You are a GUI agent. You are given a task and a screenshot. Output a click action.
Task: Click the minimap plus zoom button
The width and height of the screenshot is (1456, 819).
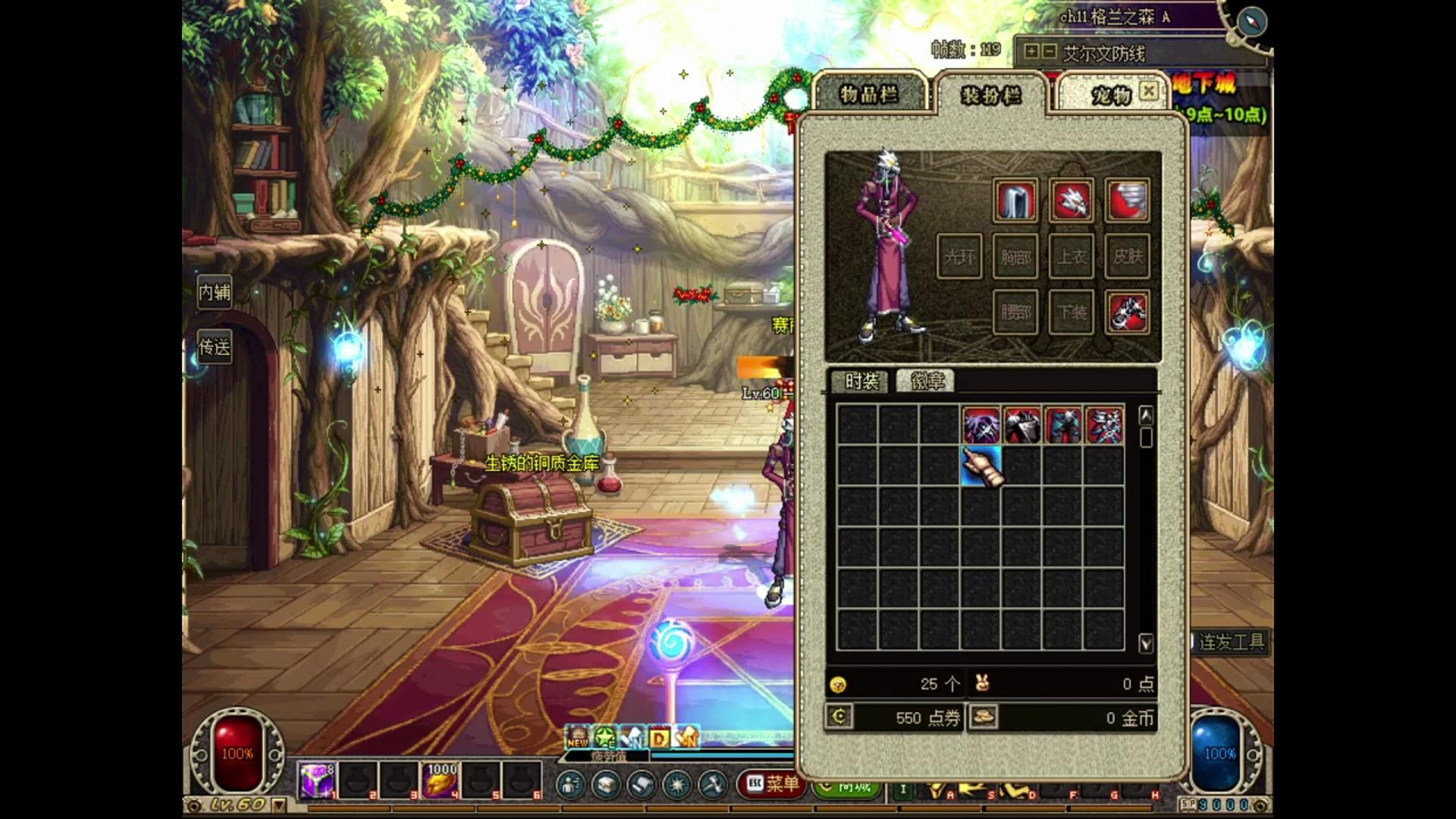pyautogui.click(x=1031, y=52)
